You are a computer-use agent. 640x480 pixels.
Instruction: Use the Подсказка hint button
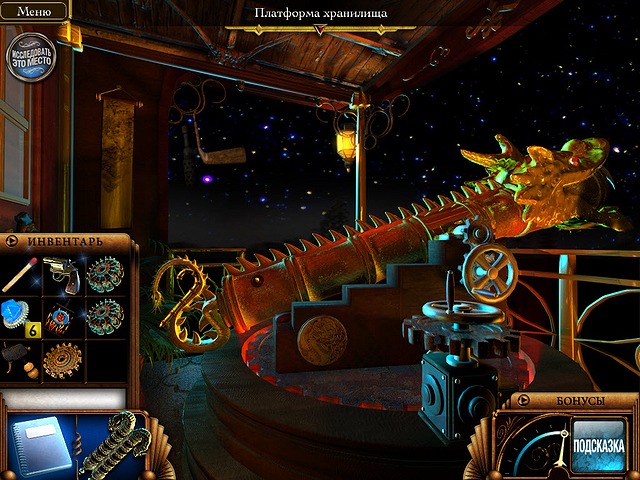(598, 445)
